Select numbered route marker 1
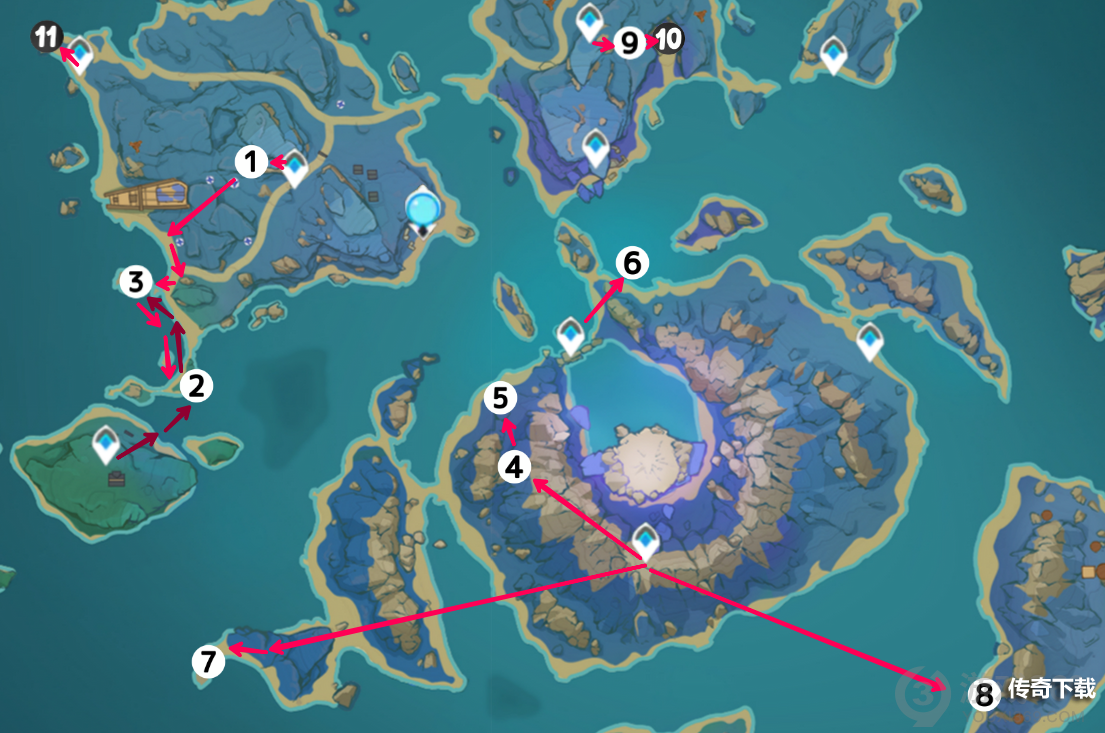 tap(251, 161)
